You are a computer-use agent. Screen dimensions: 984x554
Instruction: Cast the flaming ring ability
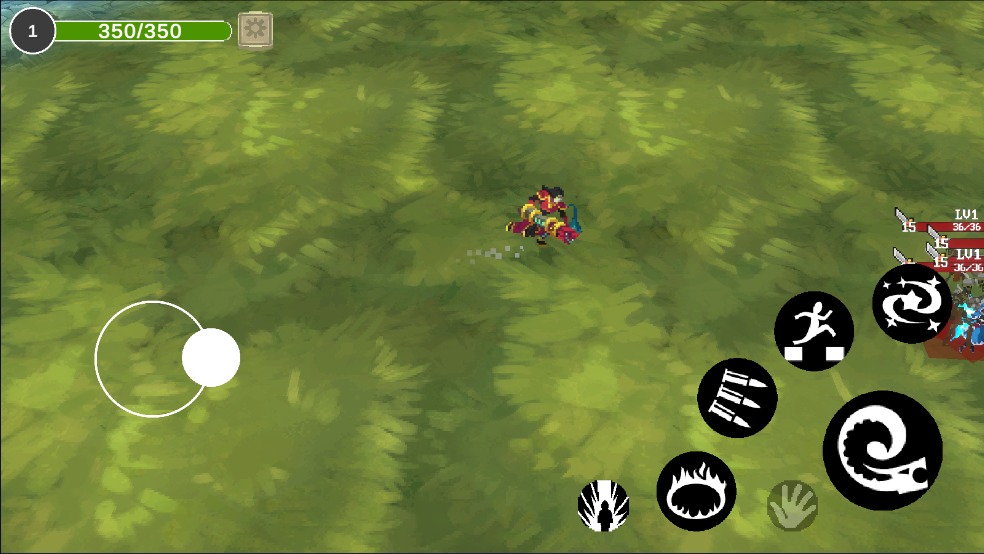click(x=696, y=491)
